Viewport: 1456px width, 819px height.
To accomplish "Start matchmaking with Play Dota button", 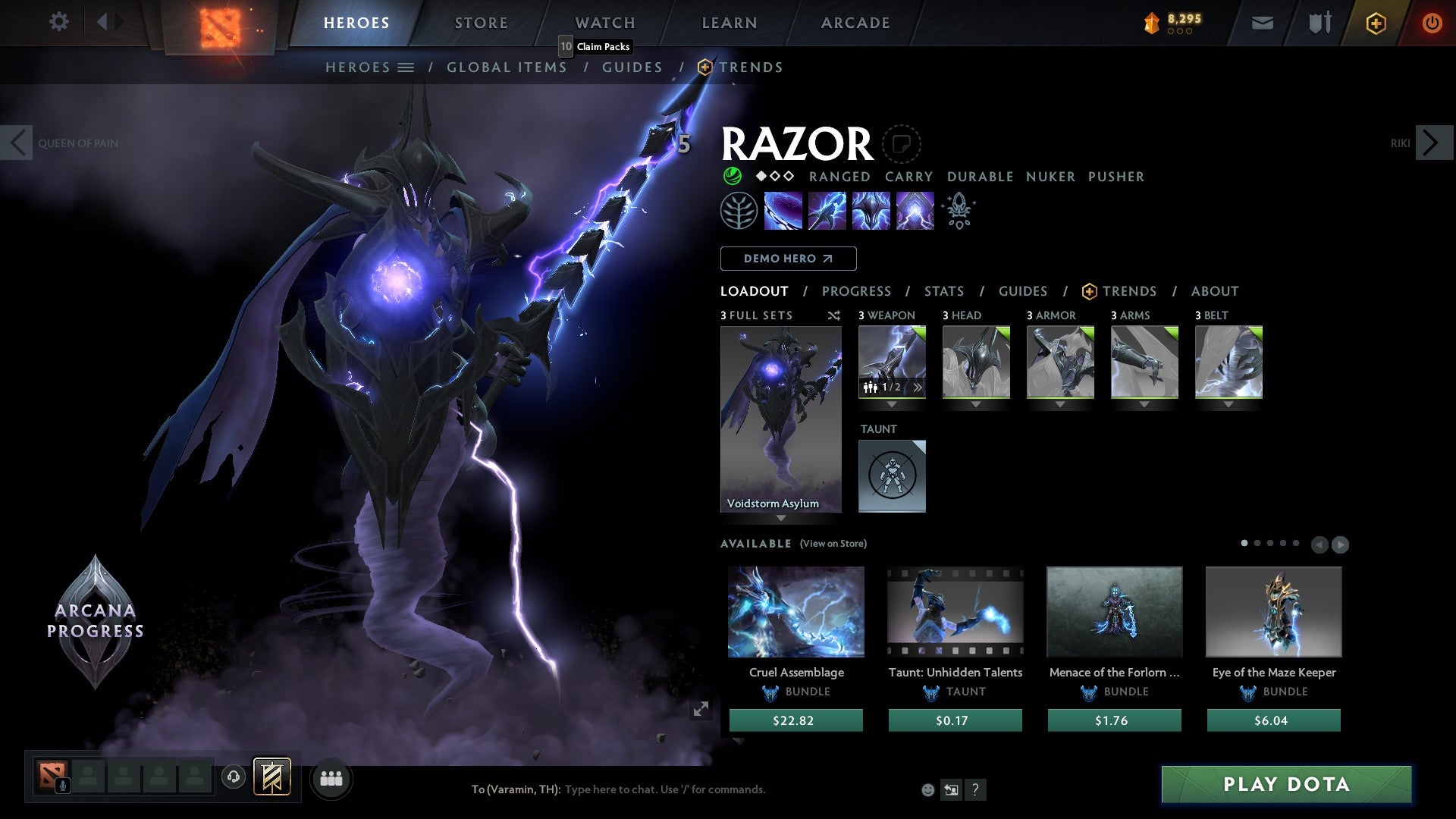I will tap(1286, 784).
